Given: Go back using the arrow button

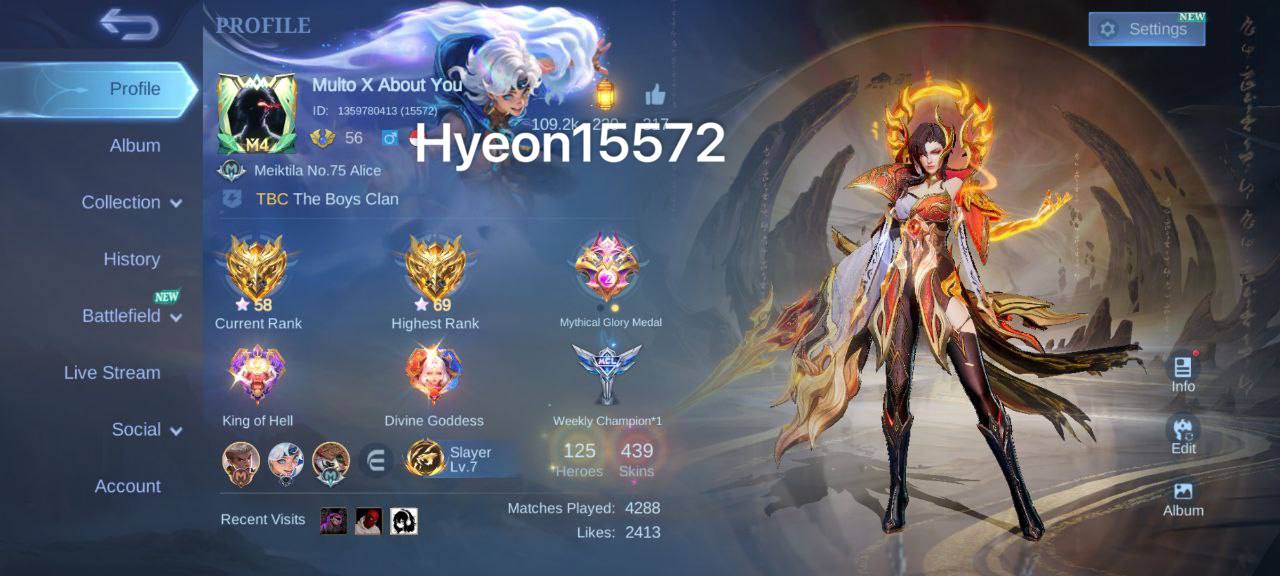Looking at the screenshot, I should click(129, 25).
